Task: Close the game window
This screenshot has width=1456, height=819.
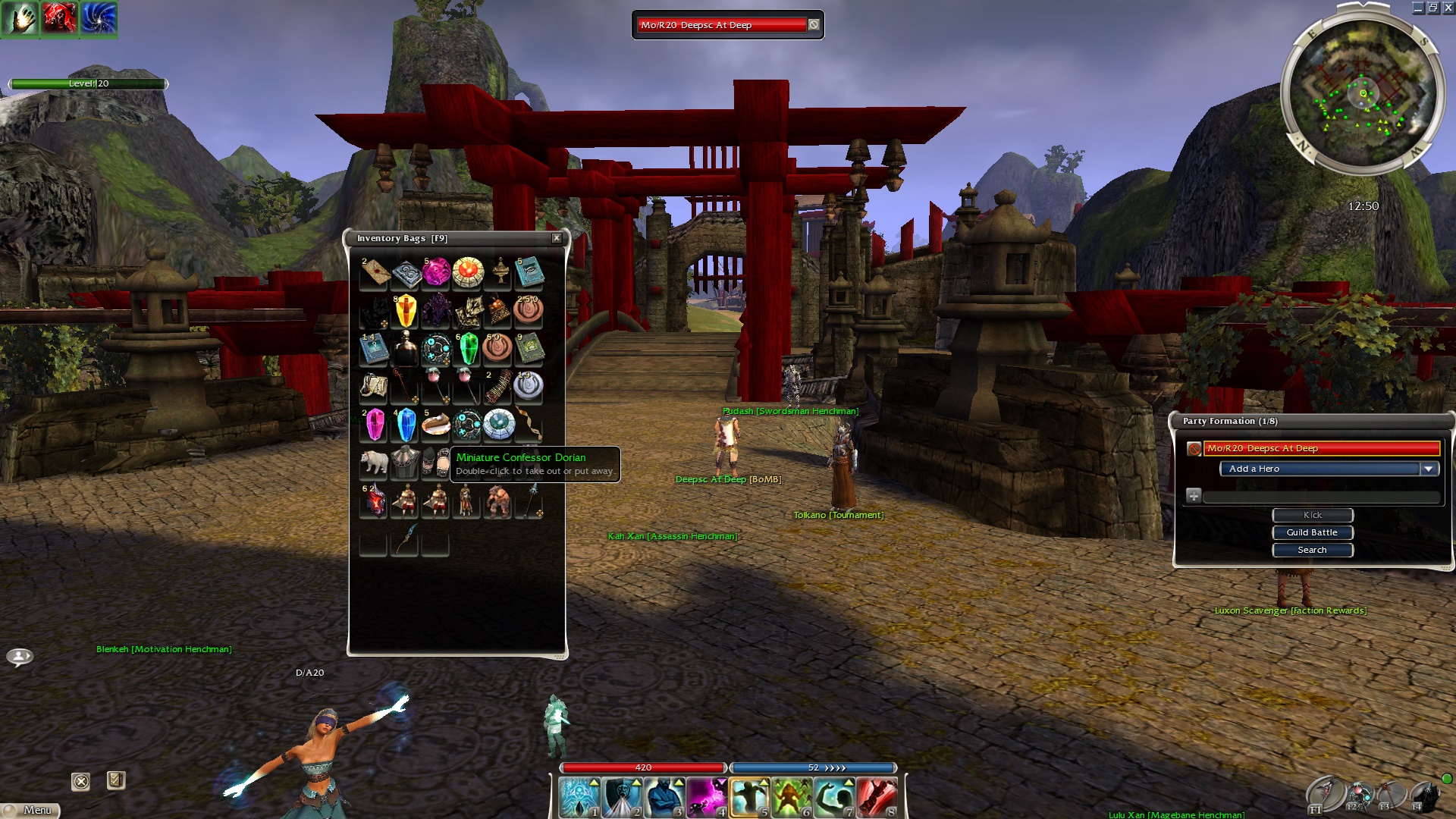Action: click(1448, 8)
